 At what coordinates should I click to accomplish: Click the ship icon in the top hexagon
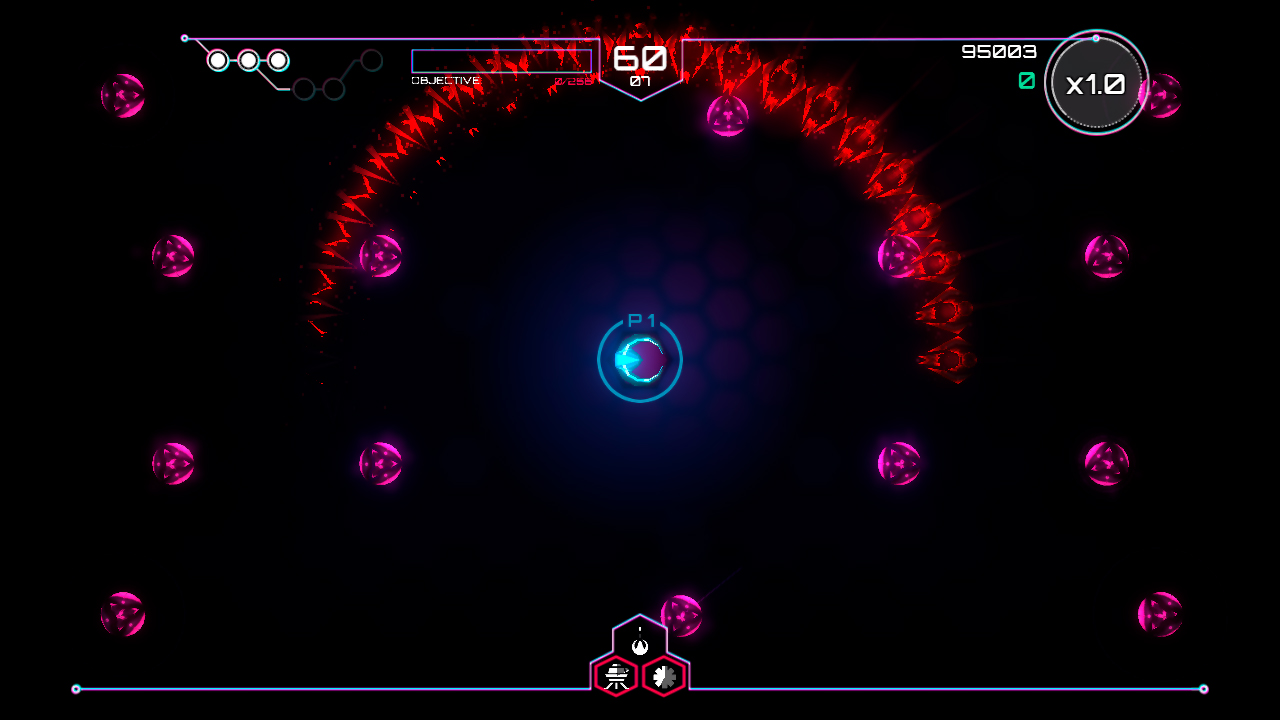tap(640, 645)
